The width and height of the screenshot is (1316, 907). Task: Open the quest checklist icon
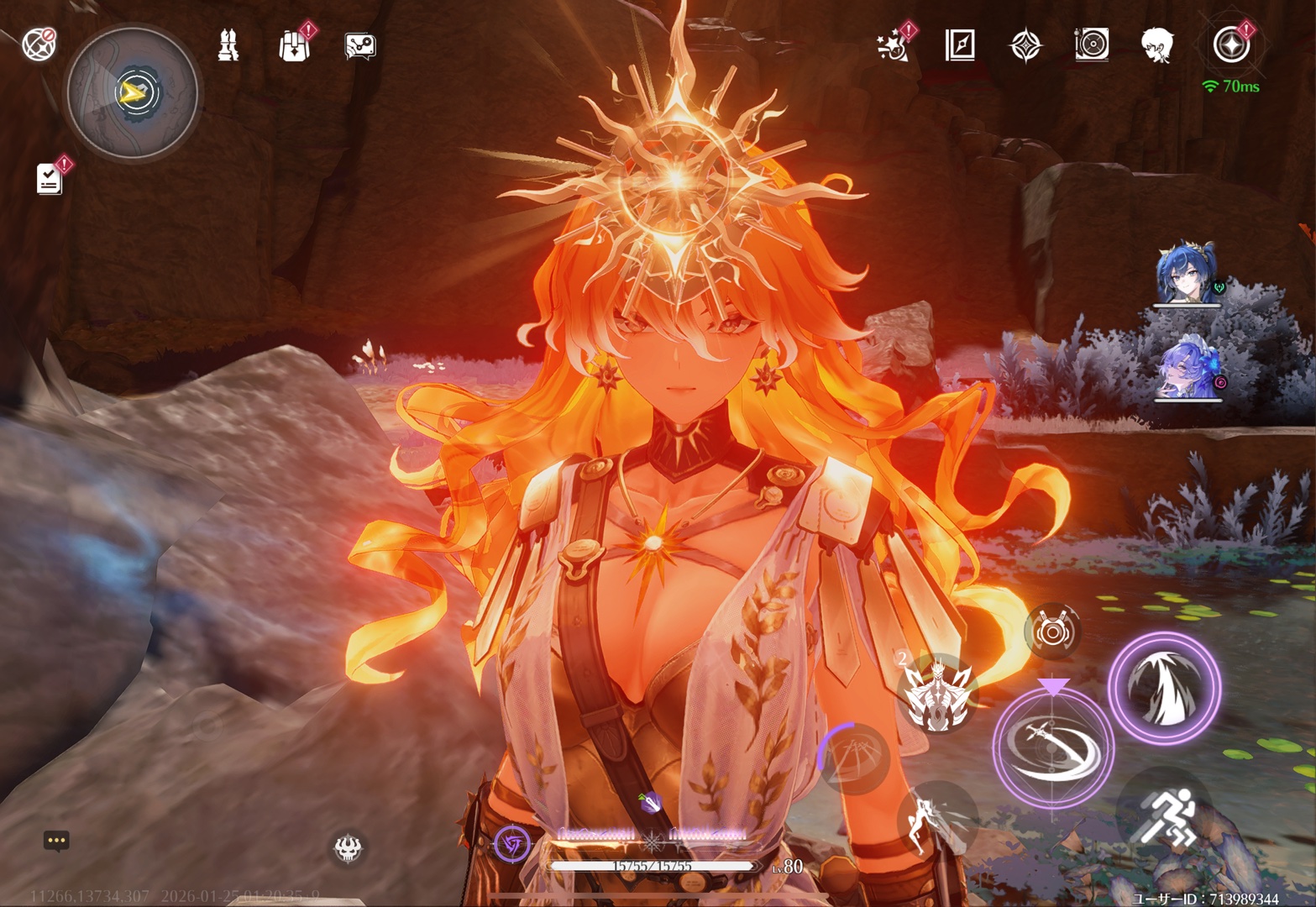point(50,178)
